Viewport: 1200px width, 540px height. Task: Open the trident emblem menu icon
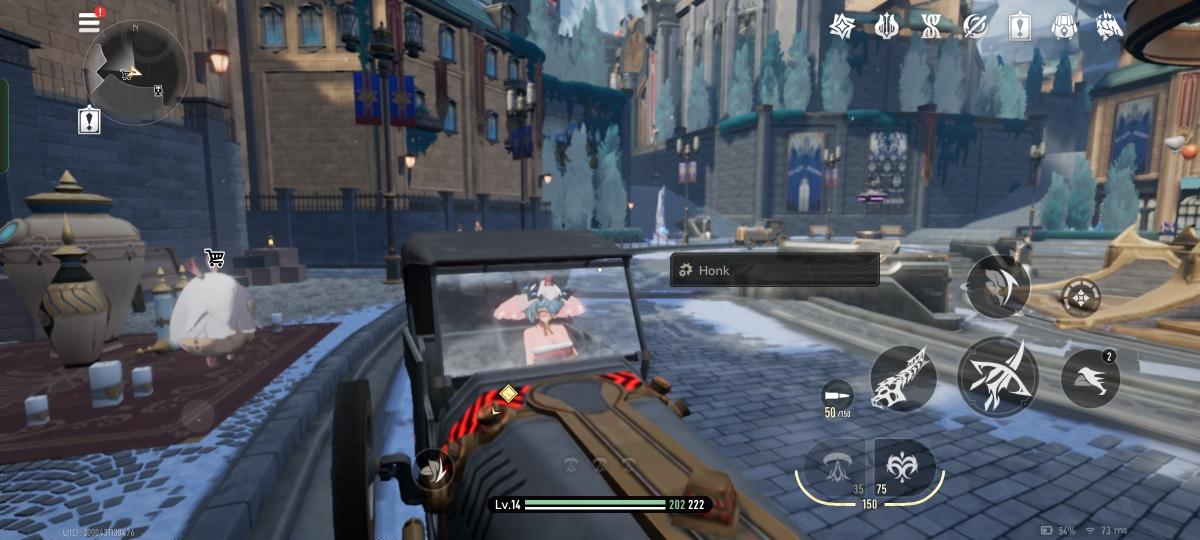[887, 26]
